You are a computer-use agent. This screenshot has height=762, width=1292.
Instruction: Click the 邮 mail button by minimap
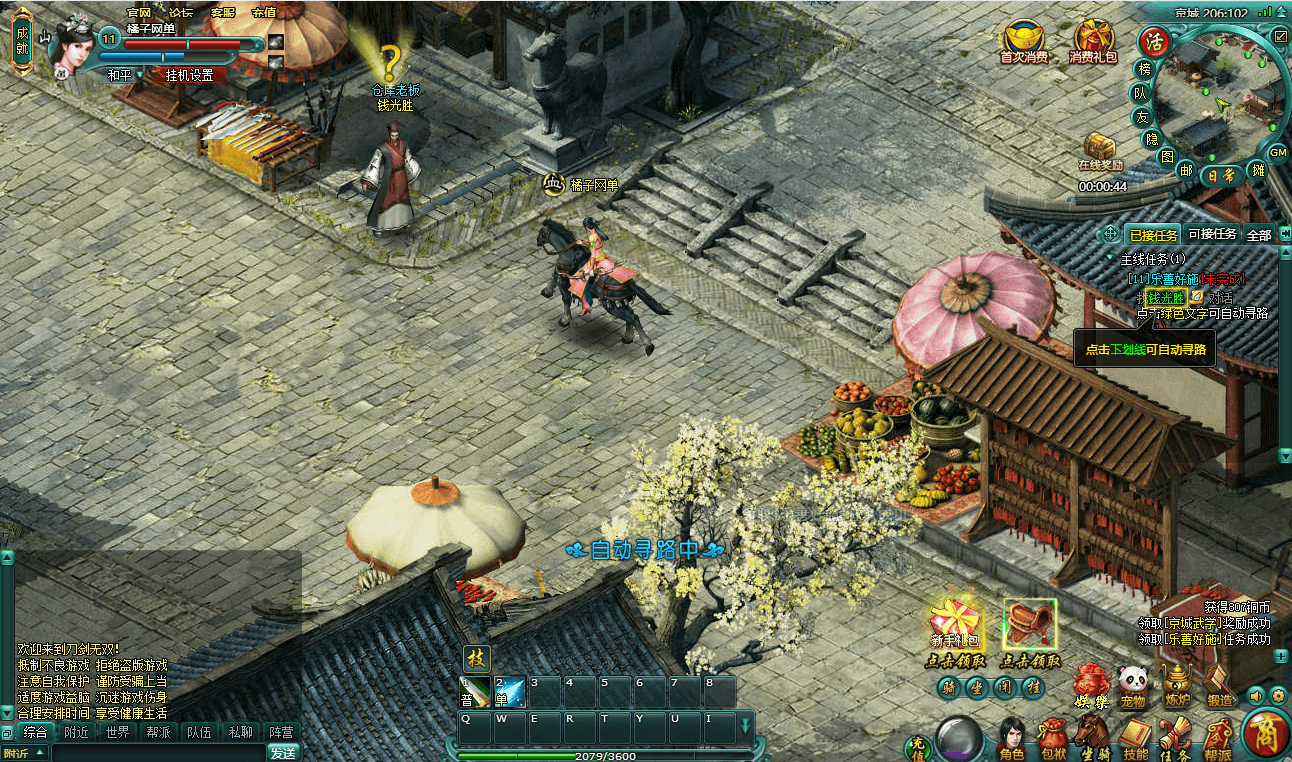[x=1186, y=171]
